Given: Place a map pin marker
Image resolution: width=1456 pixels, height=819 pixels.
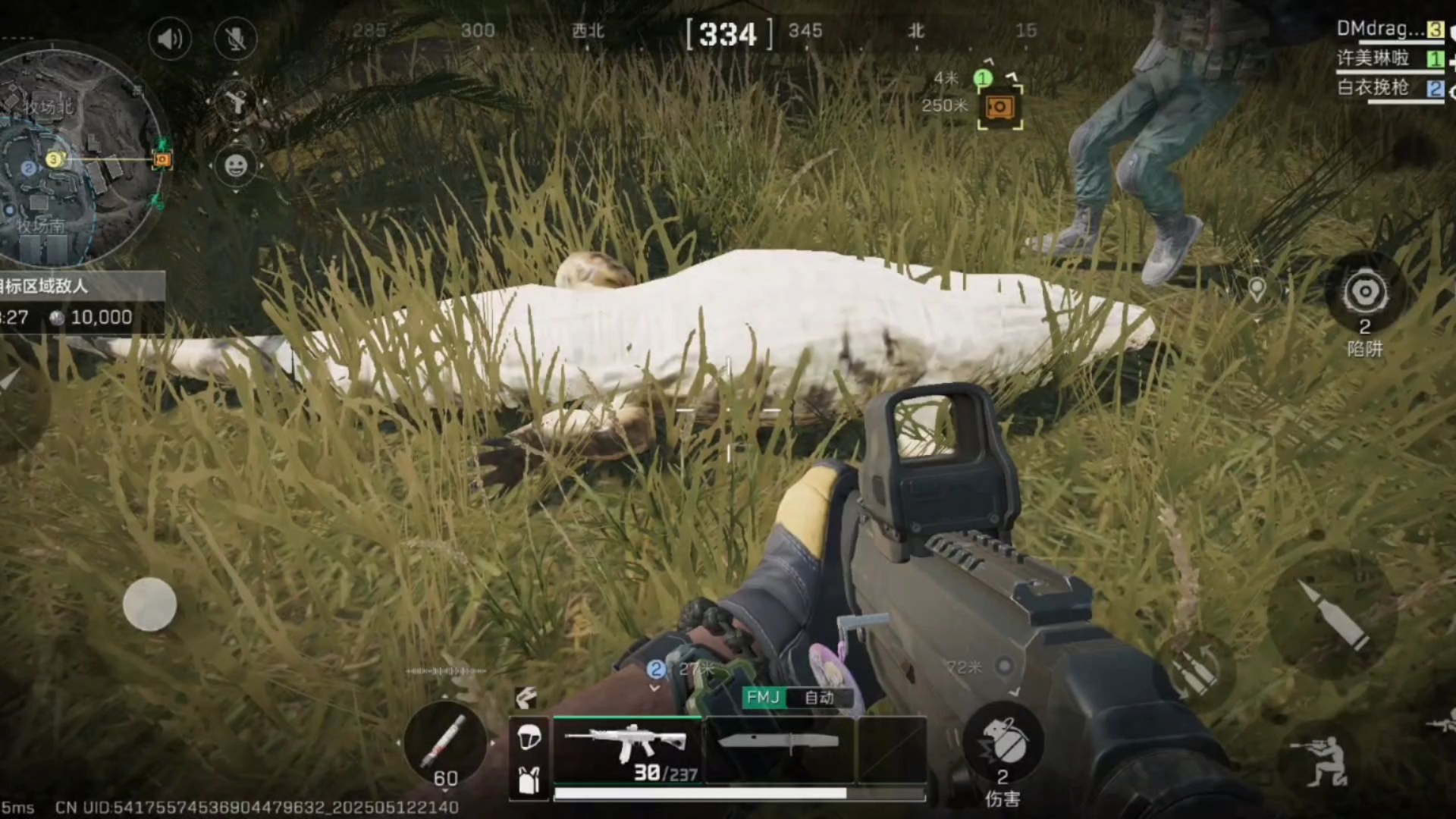Looking at the screenshot, I should (x=1257, y=290).
